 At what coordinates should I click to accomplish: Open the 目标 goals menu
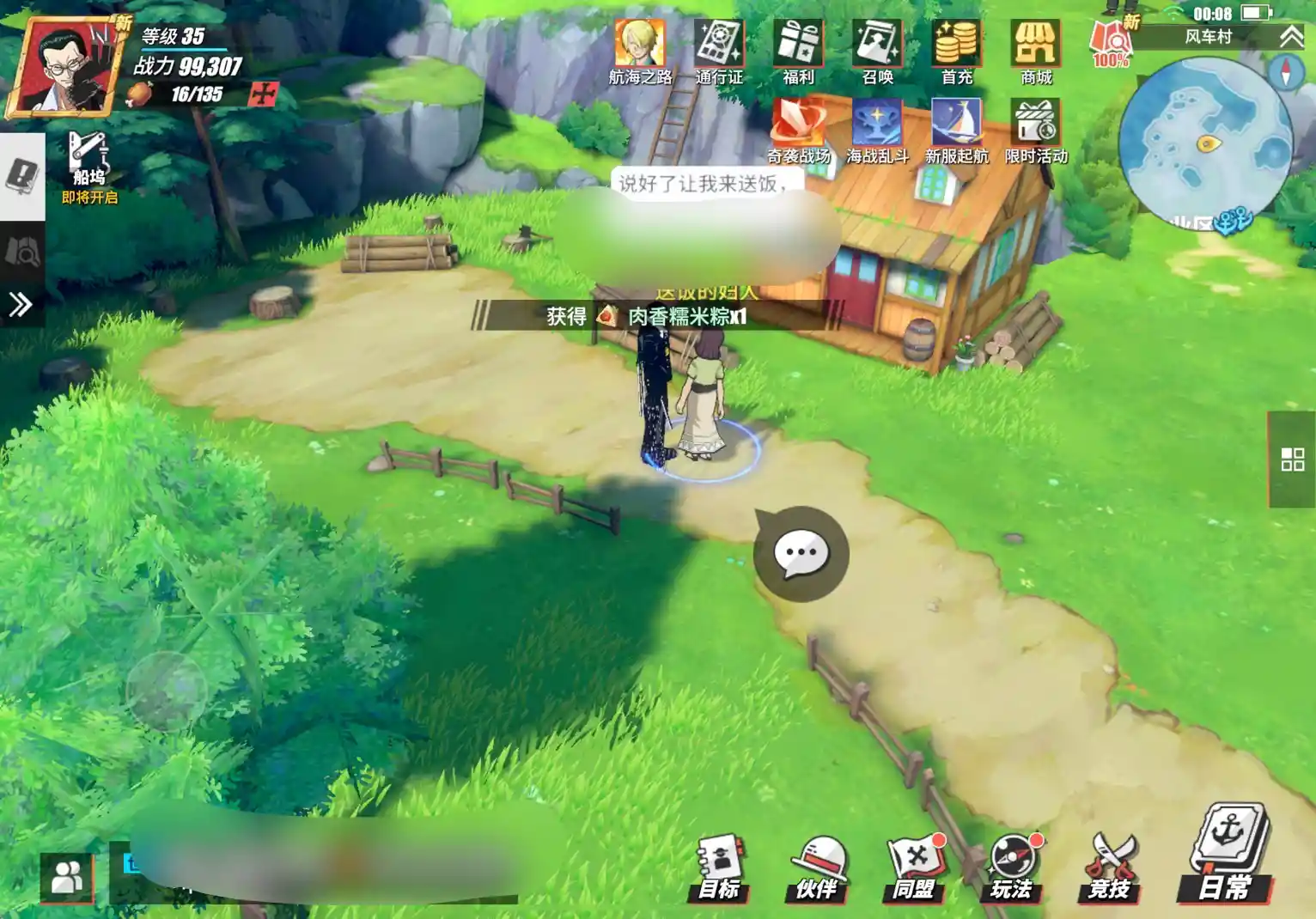pos(719,867)
